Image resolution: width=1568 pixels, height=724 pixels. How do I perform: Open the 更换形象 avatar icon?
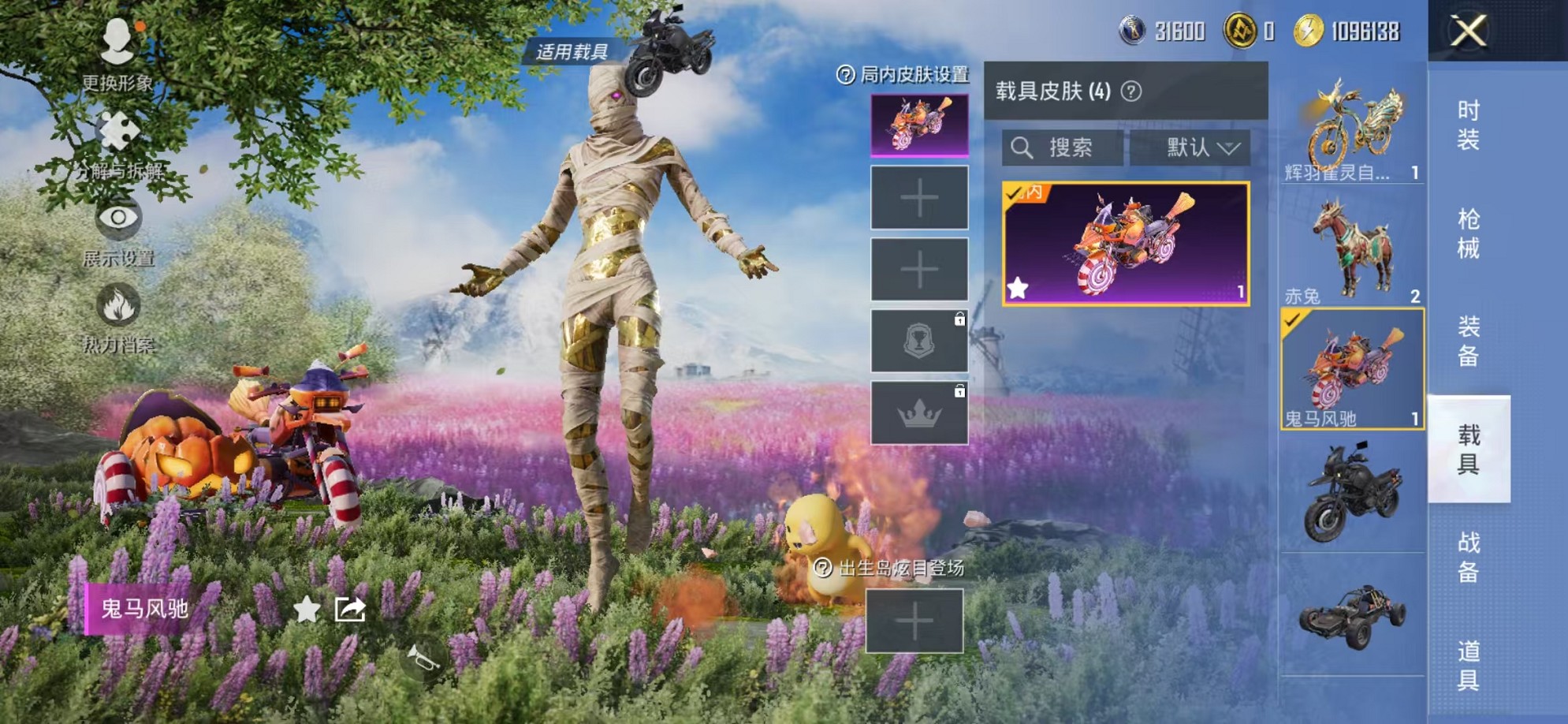(x=117, y=40)
